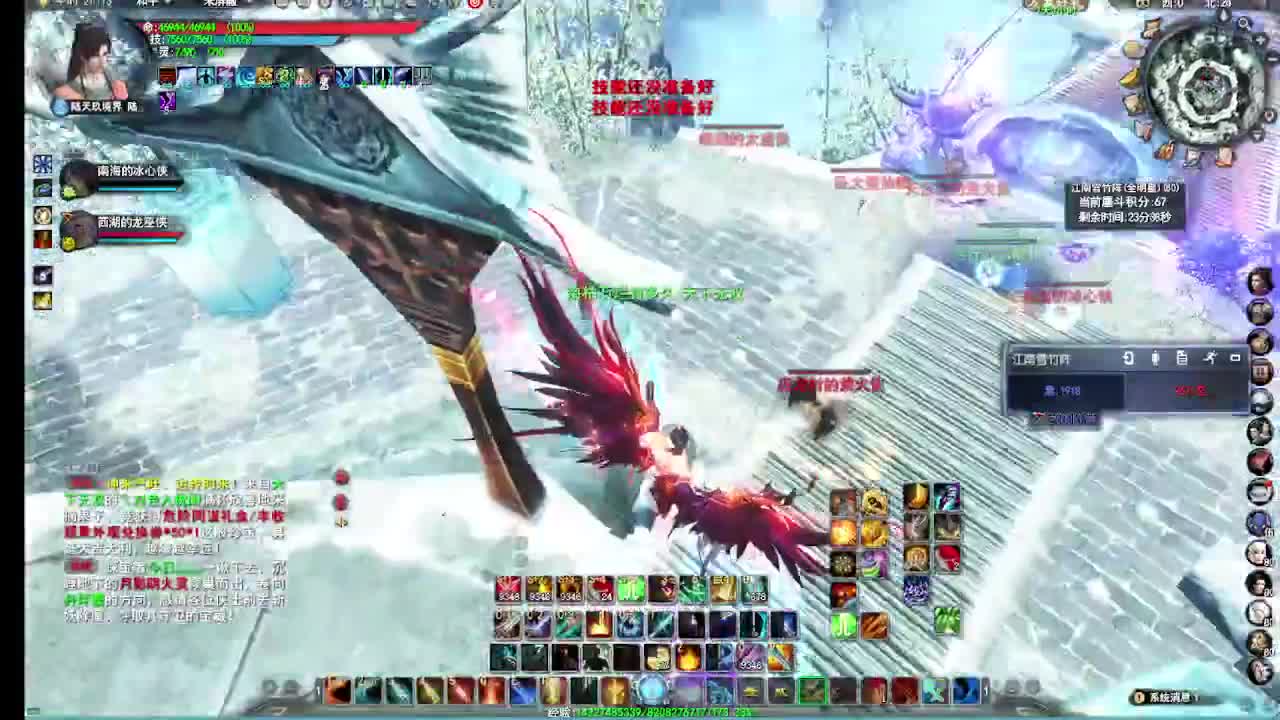The image size is (1280, 720).
Task: Collapse the 江南营竹阵 panel with the minimize dash
Action: pyautogui.click(x=1234, y=357)
